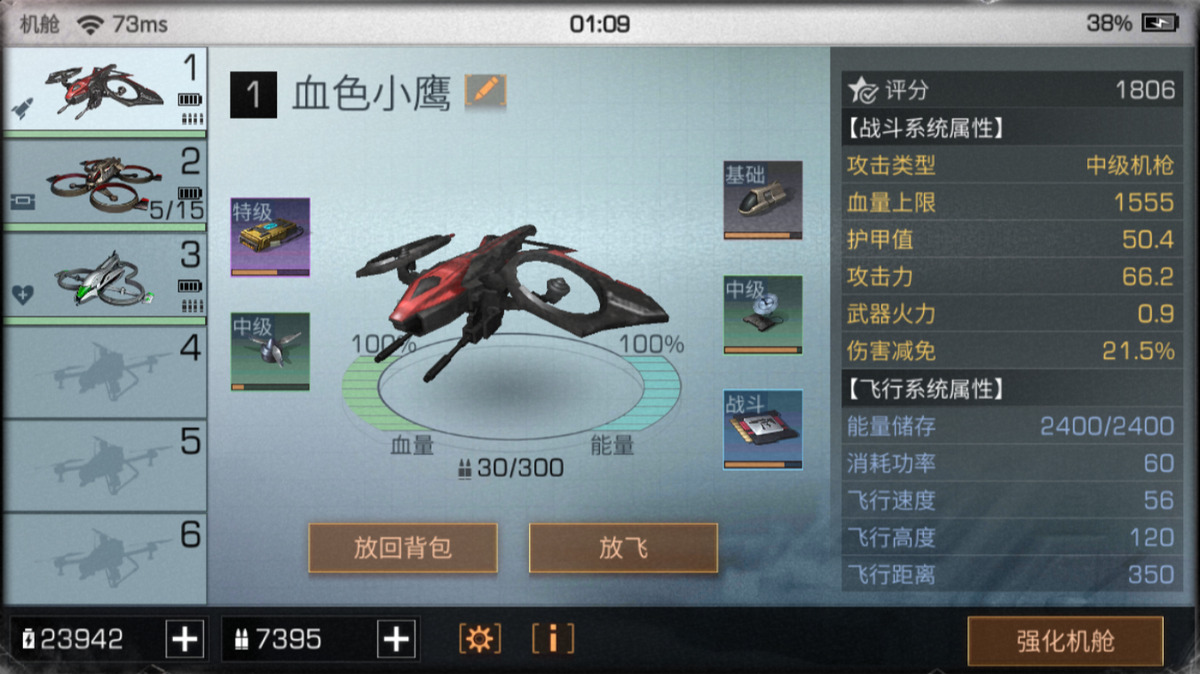Add more battery currency with plus
Image resolution: width=1200 pixels, height=674 pixels.
(x=185, y=639)
